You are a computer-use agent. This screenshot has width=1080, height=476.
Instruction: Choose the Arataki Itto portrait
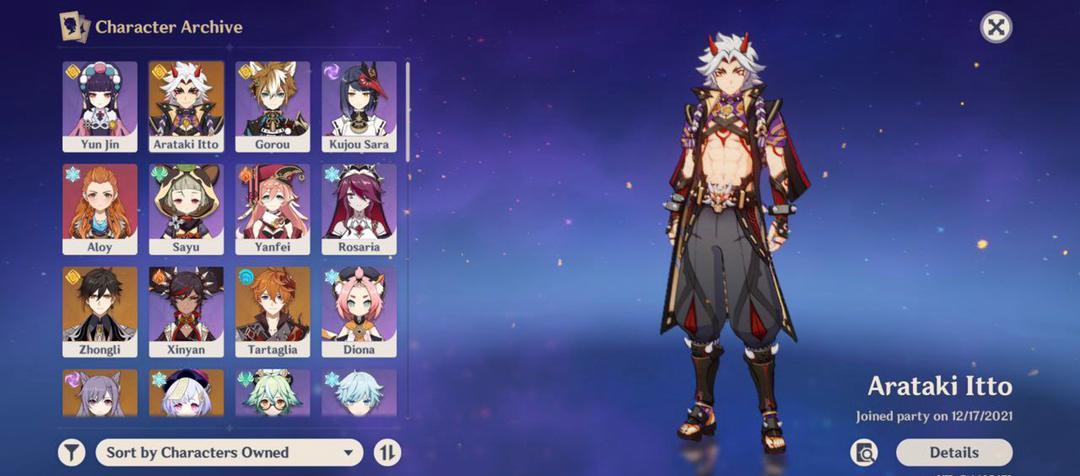pos(186,105)
